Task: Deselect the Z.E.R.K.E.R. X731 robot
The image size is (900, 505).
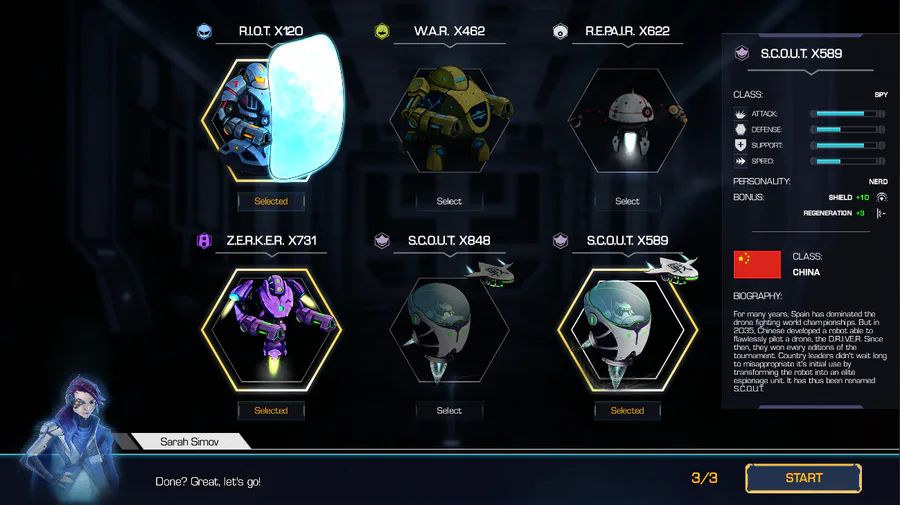Action: click(x=271, y=410)
